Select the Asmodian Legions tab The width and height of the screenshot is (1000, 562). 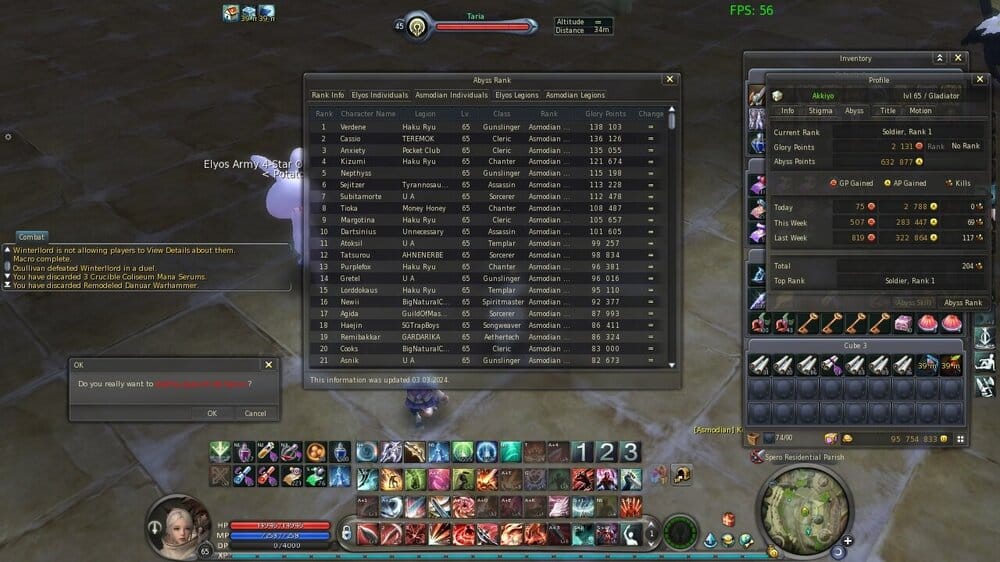575,95
